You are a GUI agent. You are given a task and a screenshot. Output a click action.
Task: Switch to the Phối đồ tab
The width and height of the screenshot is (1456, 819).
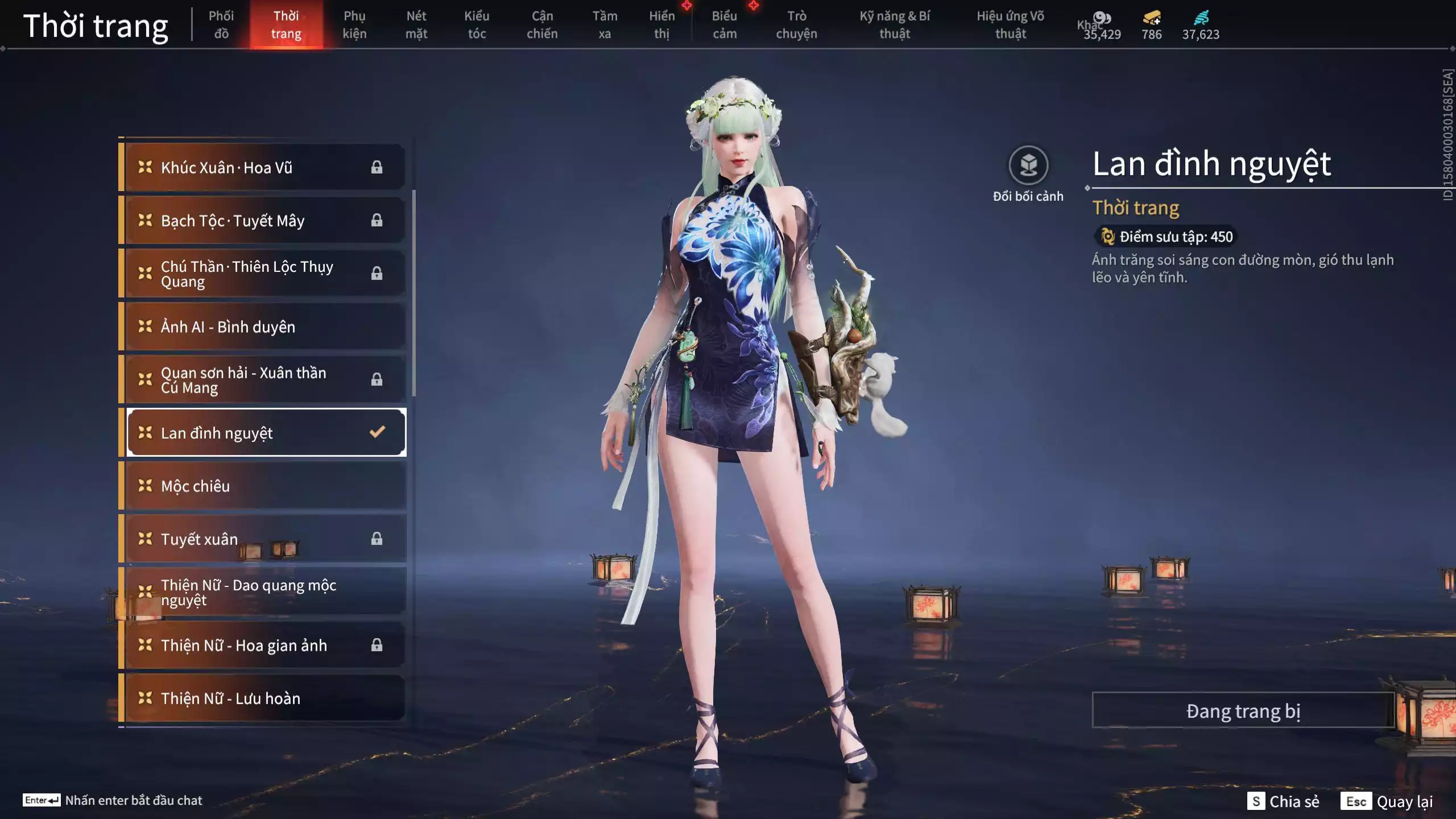coord(221,25)
